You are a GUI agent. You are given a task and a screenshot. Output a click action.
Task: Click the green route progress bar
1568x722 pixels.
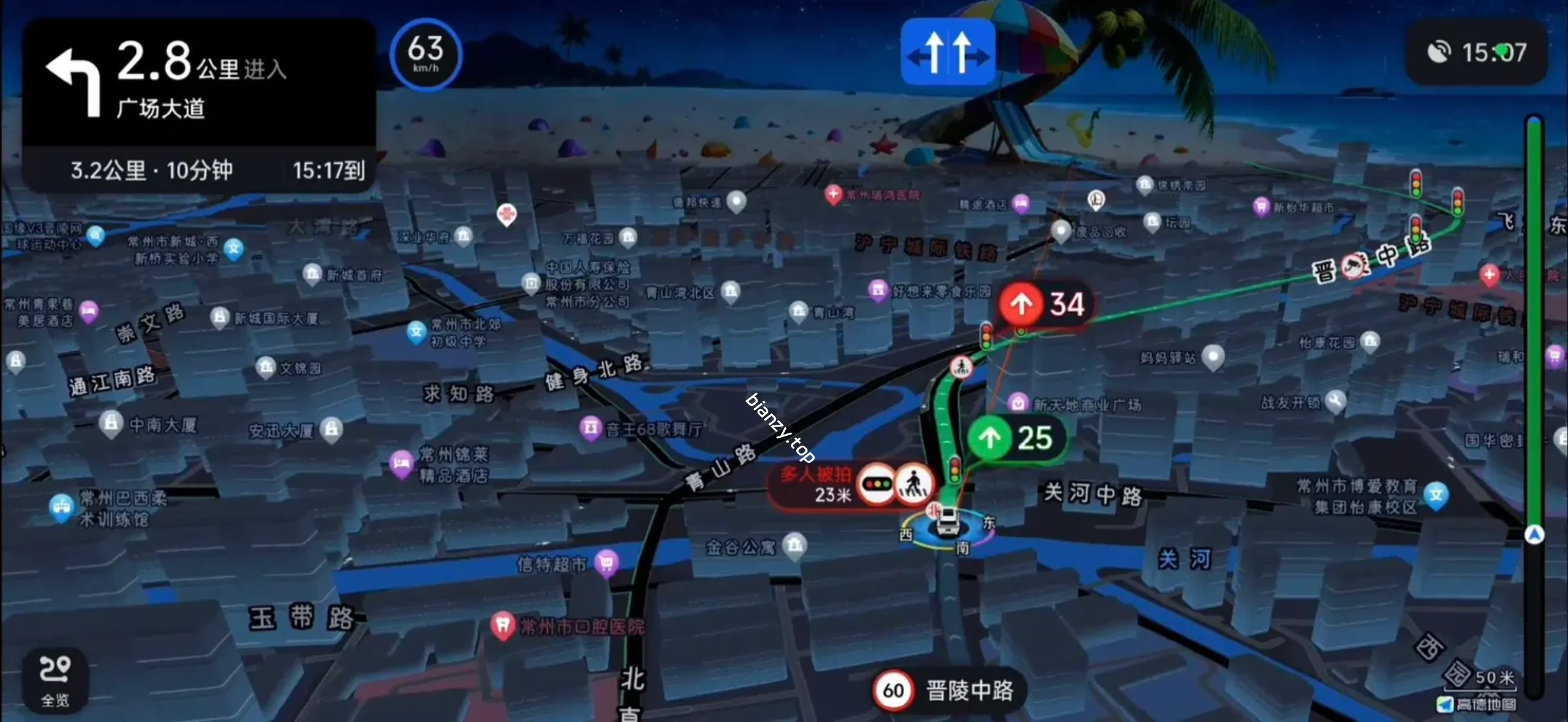point(1534,325)
